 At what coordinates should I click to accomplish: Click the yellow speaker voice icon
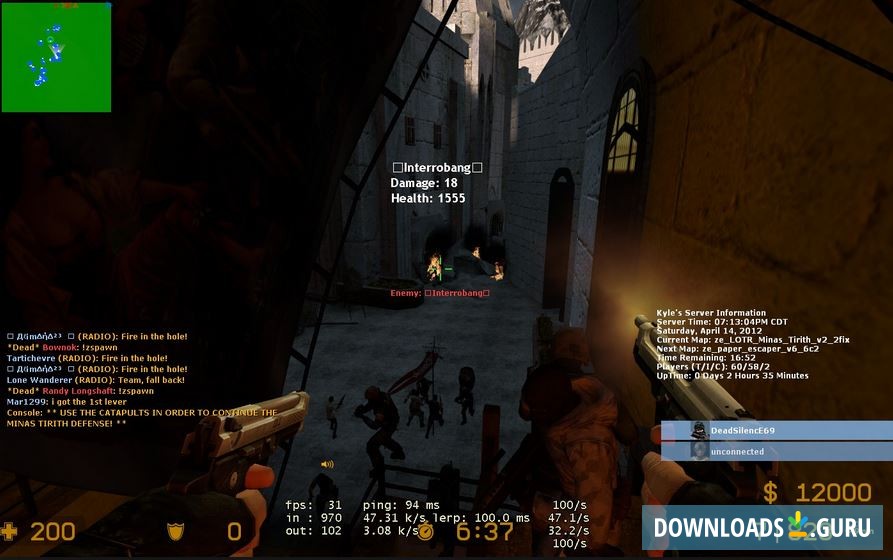click(x=327, y=464)
